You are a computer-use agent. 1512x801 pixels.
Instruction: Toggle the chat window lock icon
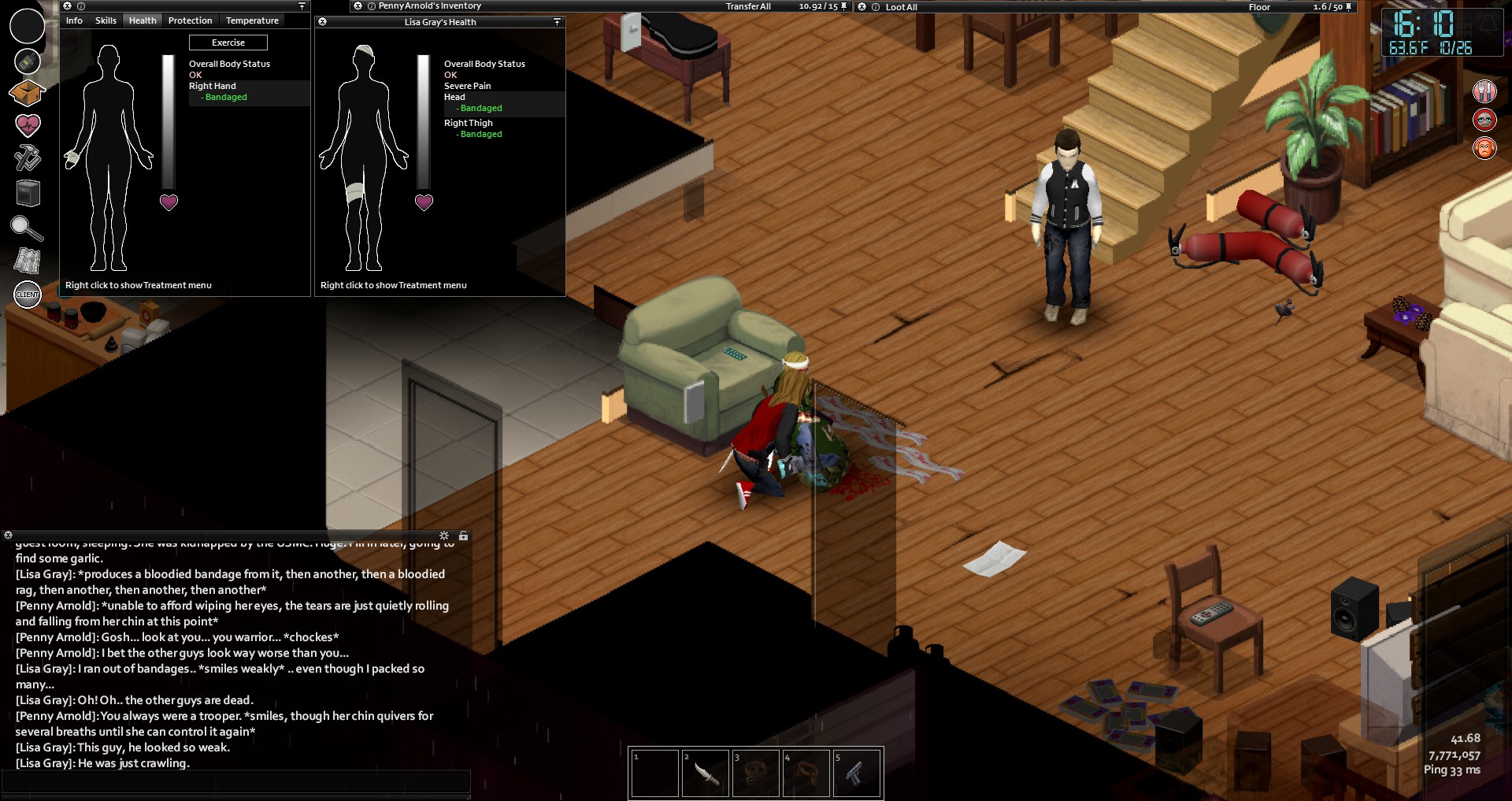(464, 536)
